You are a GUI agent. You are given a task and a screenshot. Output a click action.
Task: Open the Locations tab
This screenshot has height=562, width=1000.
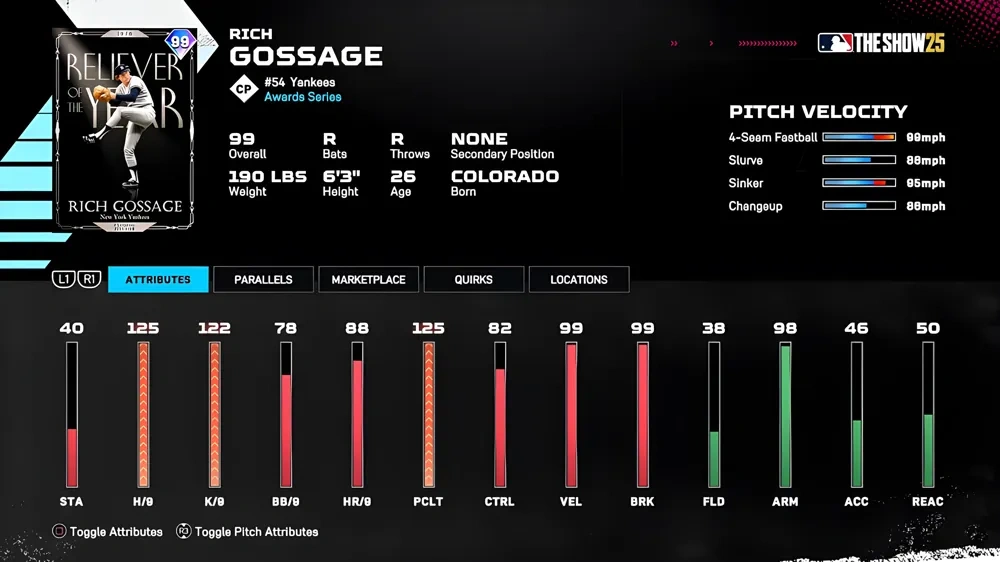tap(578, 279)
